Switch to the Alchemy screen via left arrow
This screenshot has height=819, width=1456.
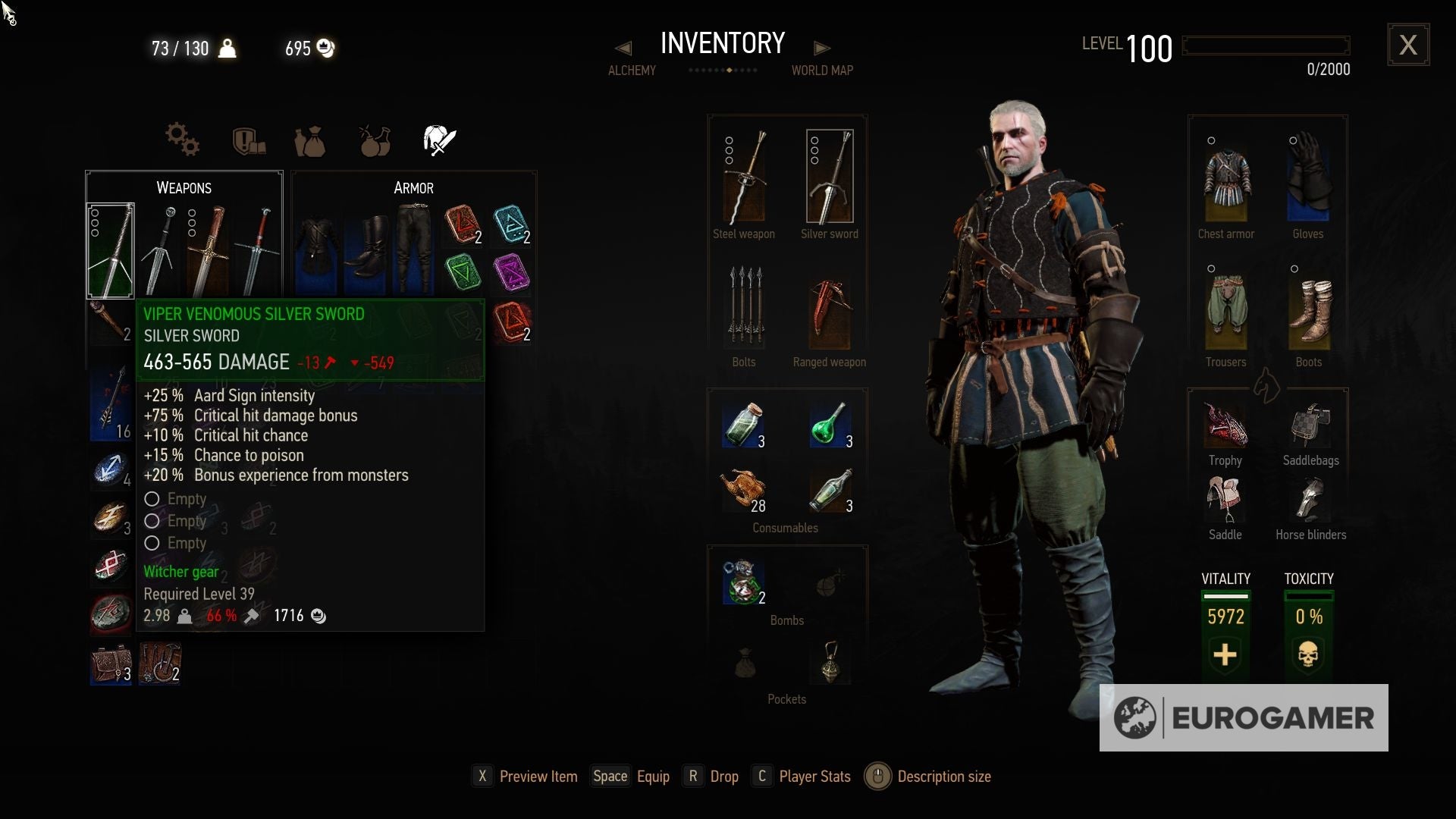[x=624, y=48]
